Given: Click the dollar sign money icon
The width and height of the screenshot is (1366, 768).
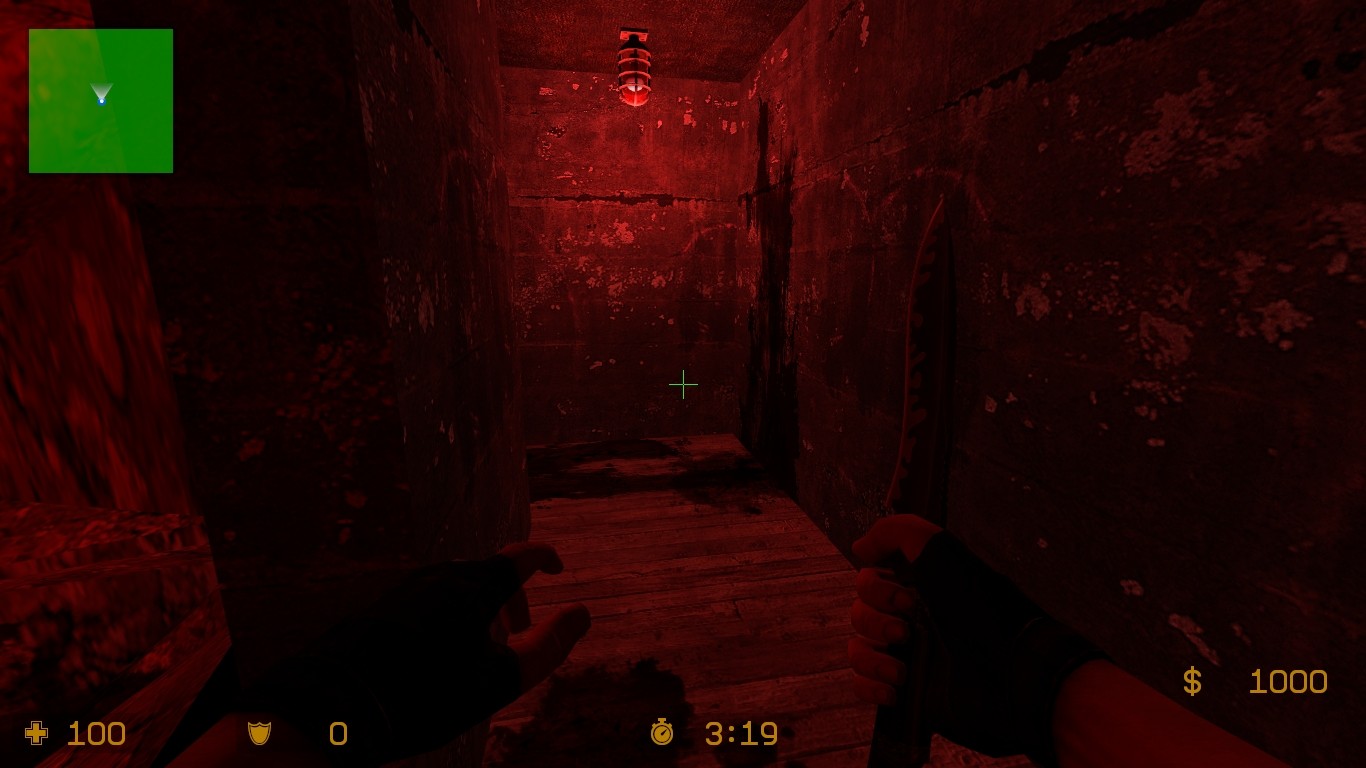Looking at the screenshot, I should click(x=1191, y=682).
